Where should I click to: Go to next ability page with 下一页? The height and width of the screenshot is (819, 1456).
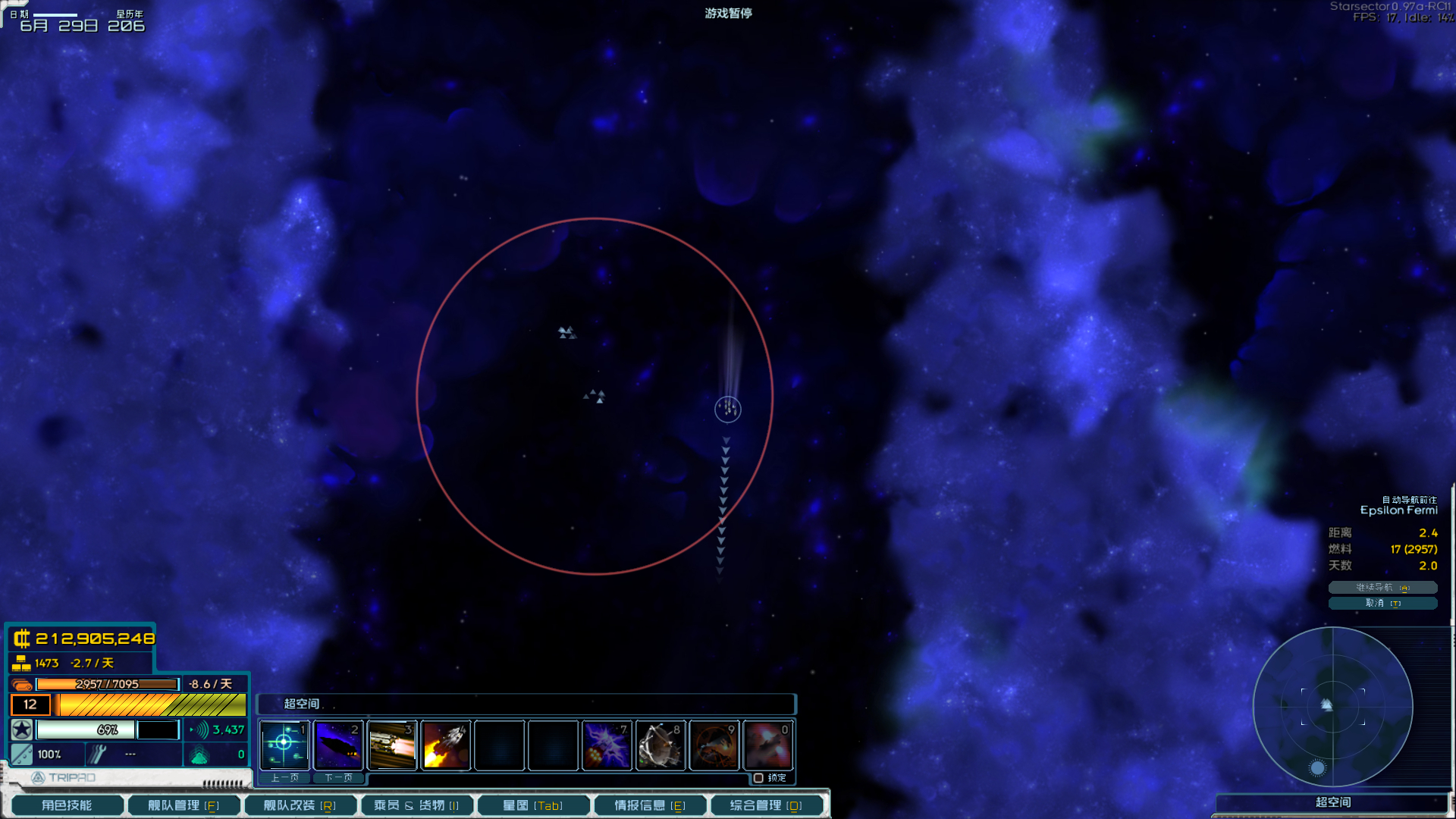click(338, 778)
